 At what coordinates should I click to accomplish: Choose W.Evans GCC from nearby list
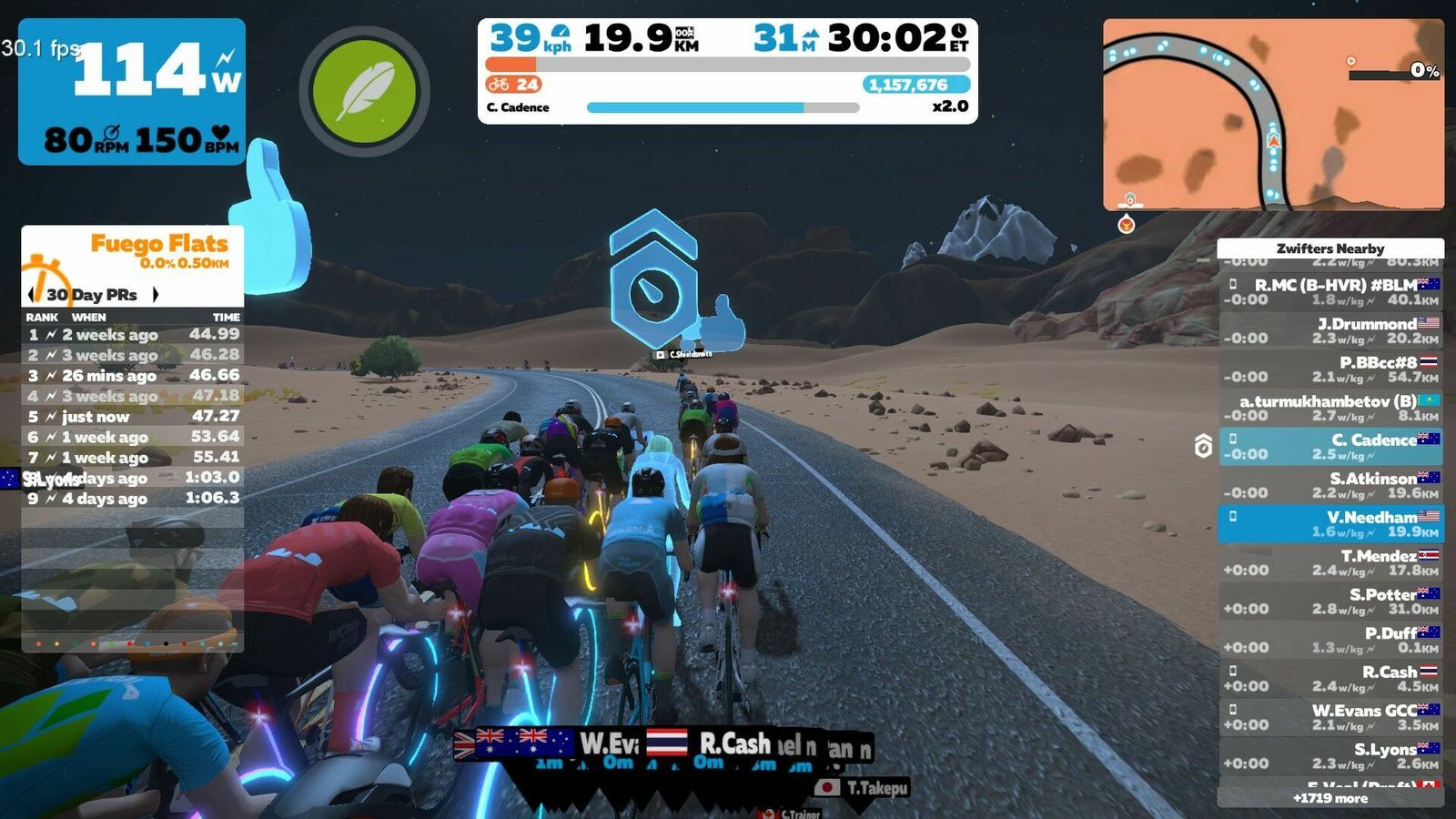pos(1330,717)
